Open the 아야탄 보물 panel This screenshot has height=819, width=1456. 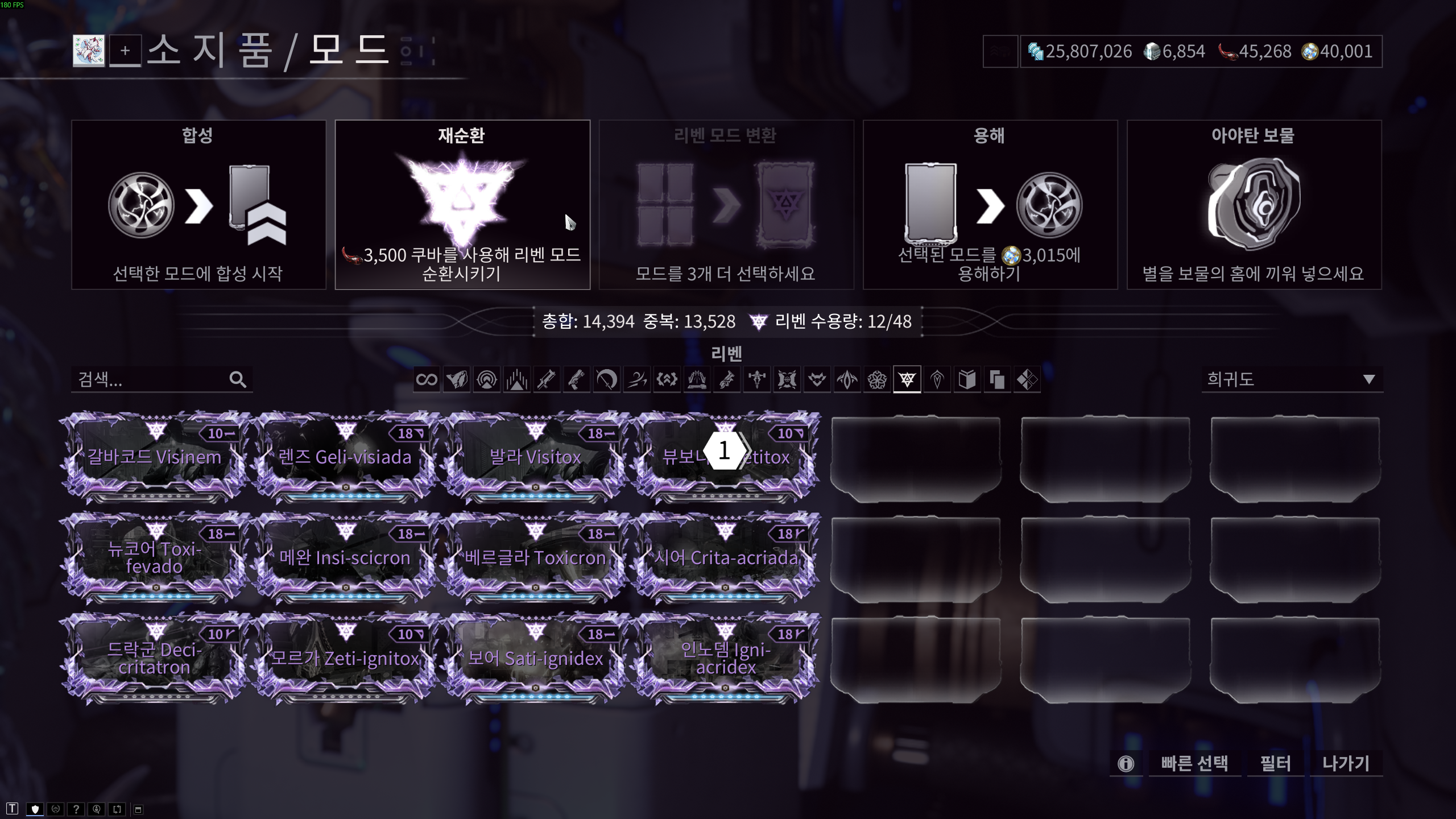coord(1254,205)
